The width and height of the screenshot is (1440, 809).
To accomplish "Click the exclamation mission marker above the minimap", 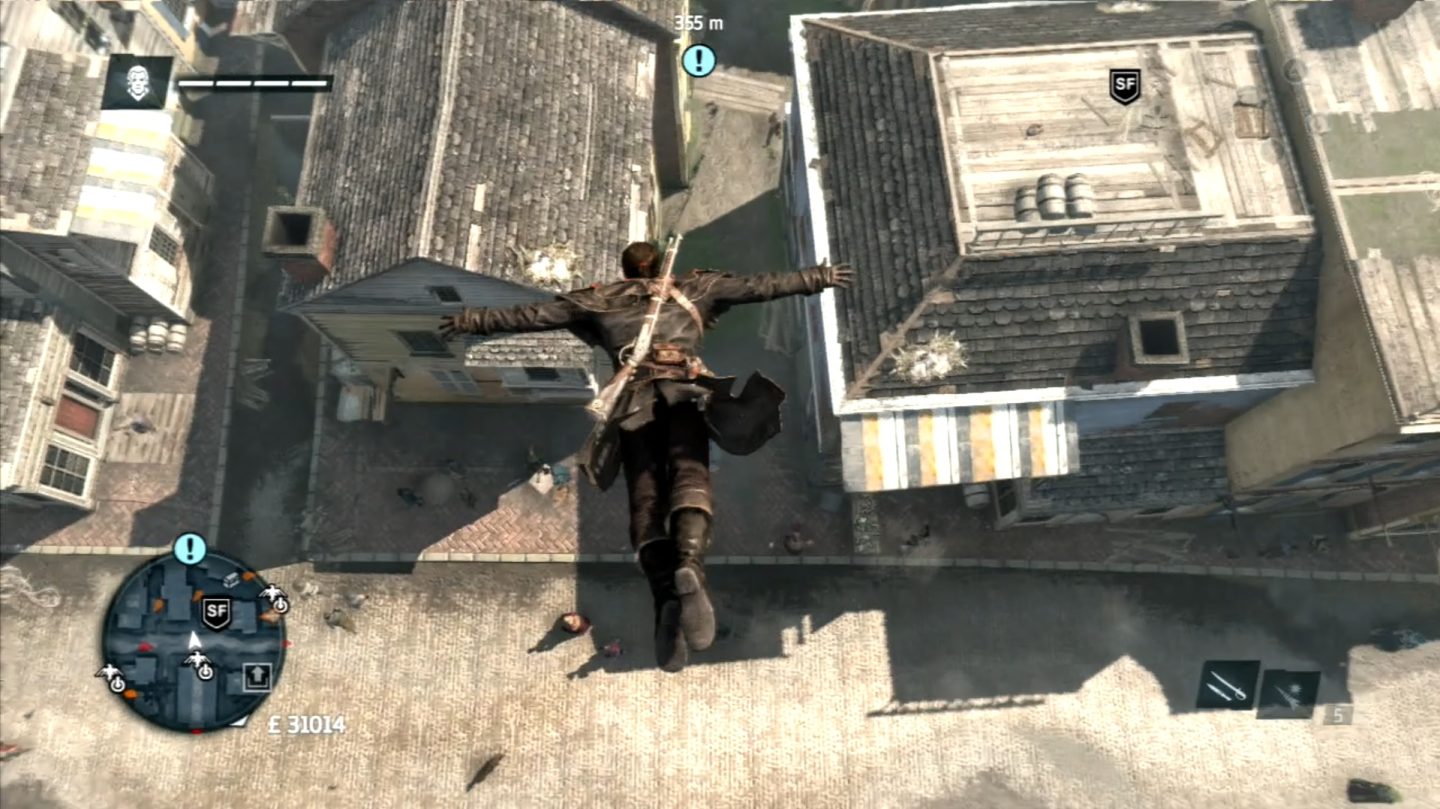I will 189,548.
